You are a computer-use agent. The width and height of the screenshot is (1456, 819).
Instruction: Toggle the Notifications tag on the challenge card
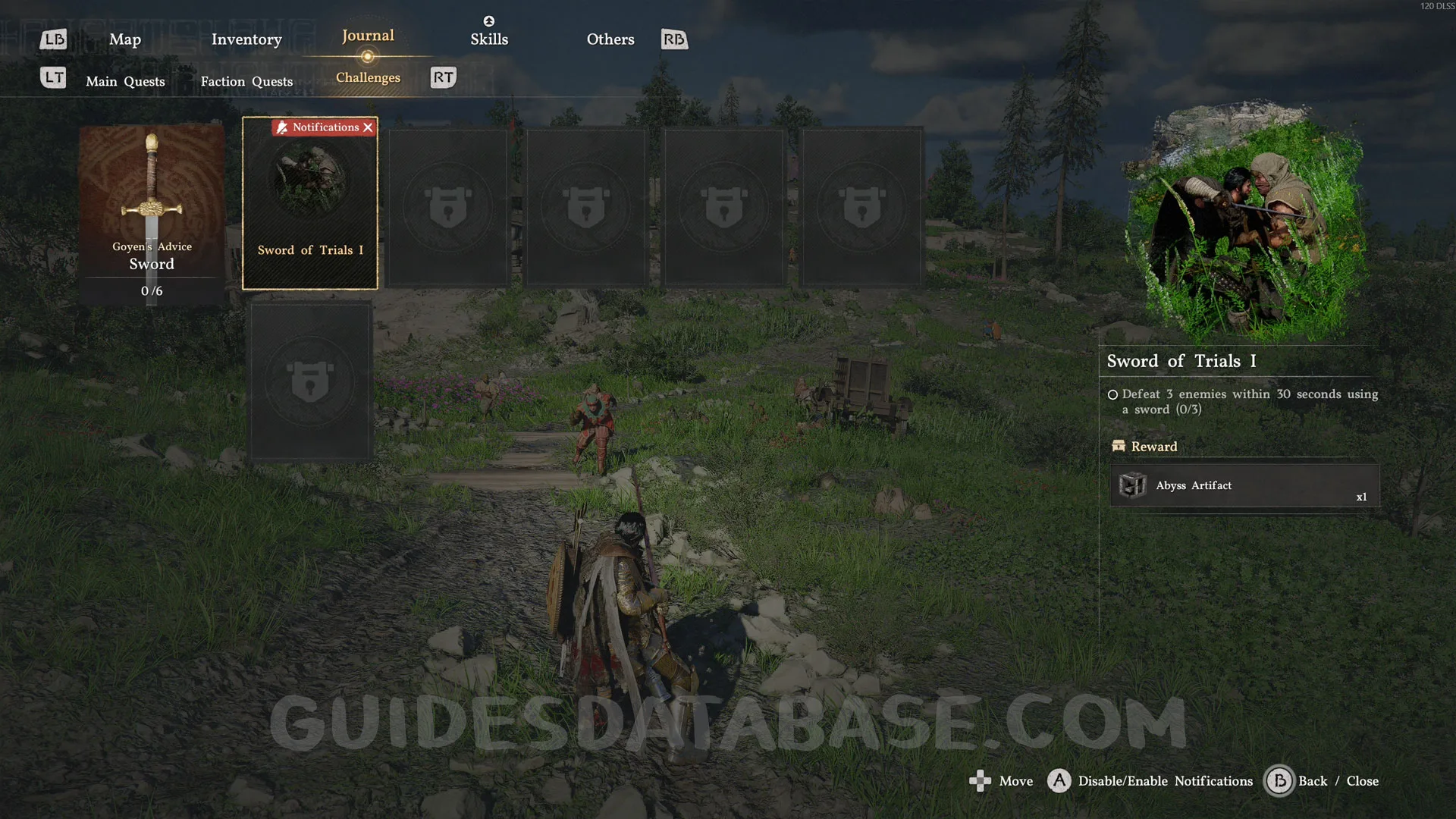[325, 127]
